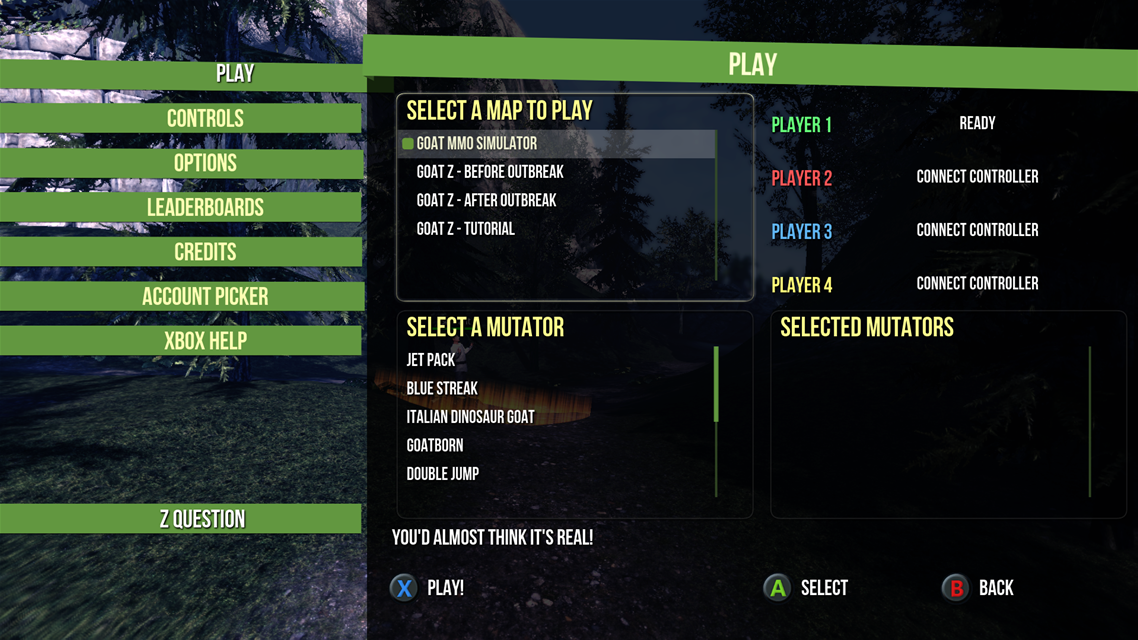The width and height of the screenshot is (1138, 640).
Task: Choose the Goat MMO Simulator map
Action: tap(476, 144)
